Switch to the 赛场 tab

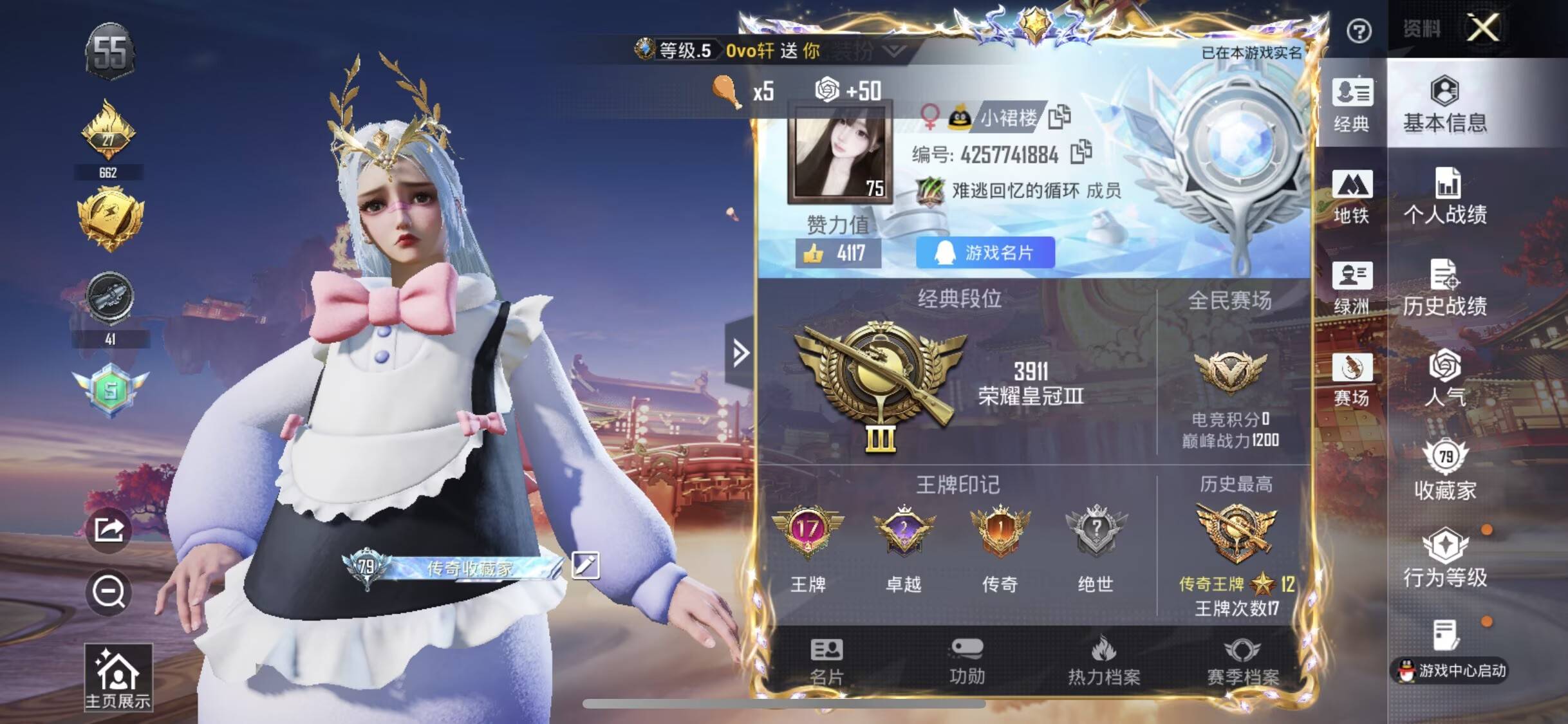[x=1351, y=380]
